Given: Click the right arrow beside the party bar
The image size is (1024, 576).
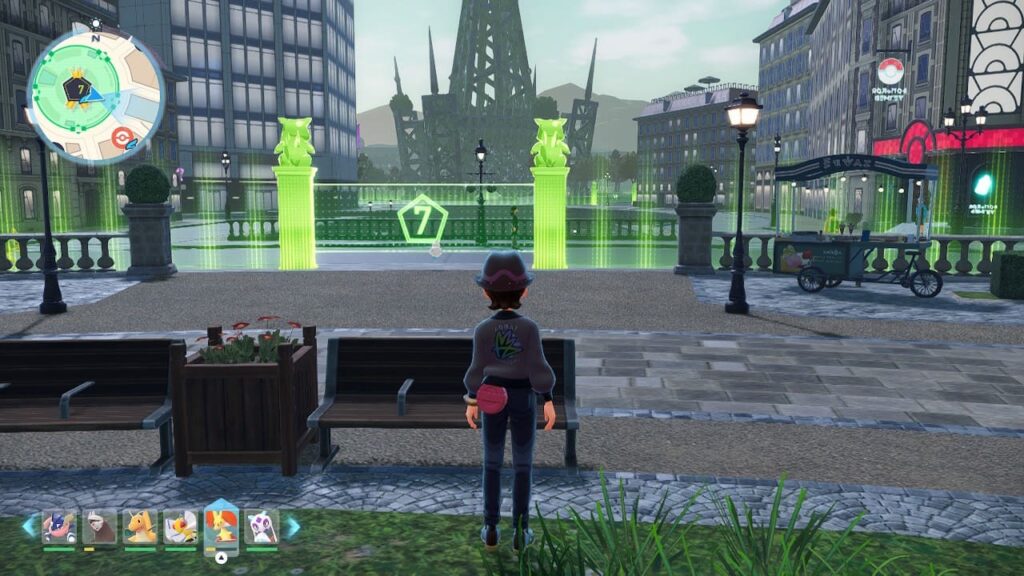Looking at the screenshot, I should [x=292, y=526].
